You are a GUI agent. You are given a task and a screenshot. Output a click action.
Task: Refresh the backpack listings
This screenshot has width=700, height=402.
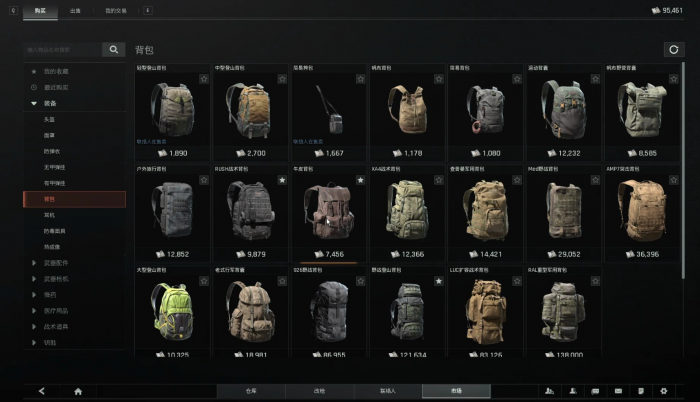click(672, 49)
